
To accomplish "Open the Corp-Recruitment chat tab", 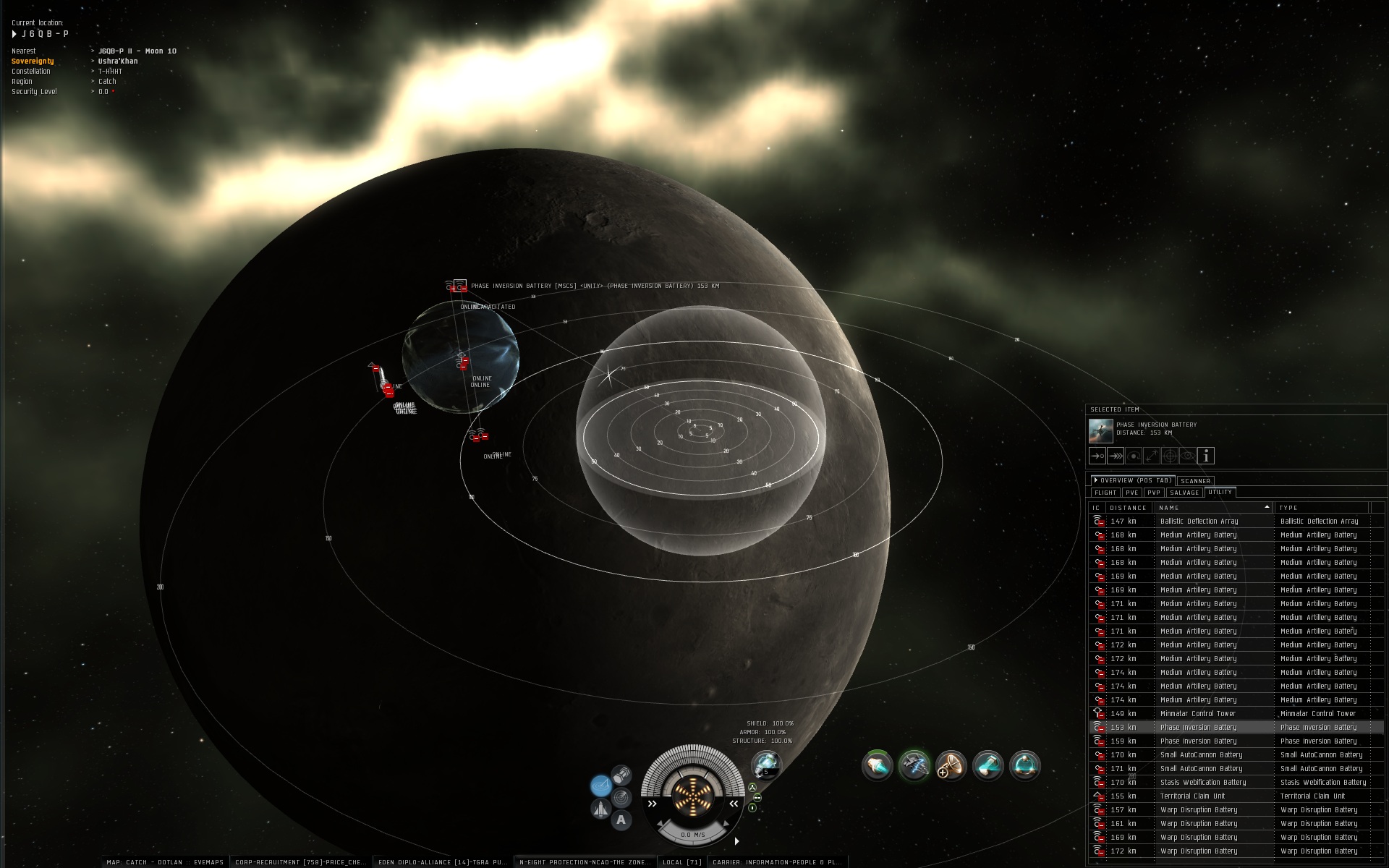I will pyautogui.click(x=301, y=862).
